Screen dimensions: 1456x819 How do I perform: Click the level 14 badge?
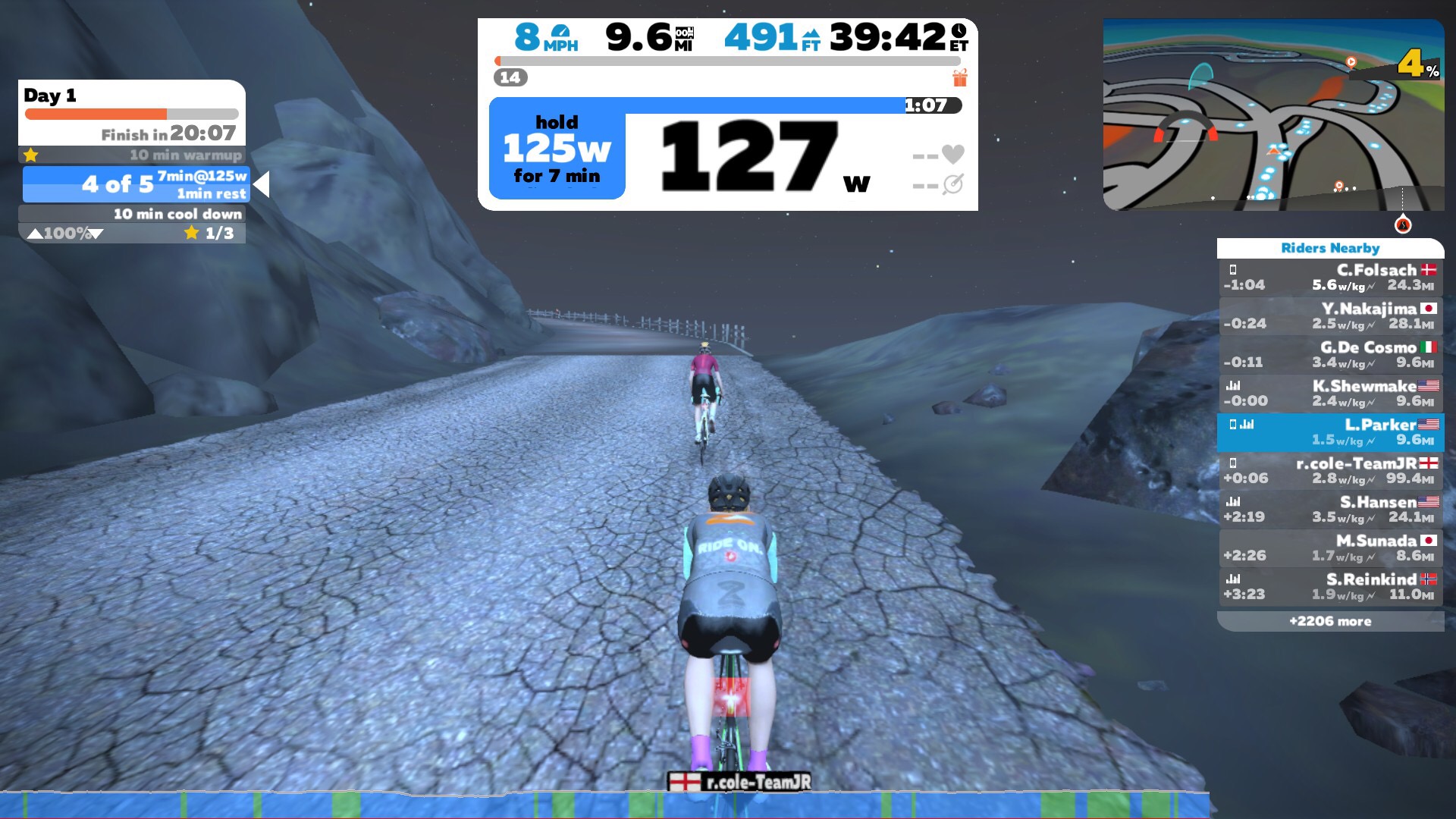pos(510,77)
